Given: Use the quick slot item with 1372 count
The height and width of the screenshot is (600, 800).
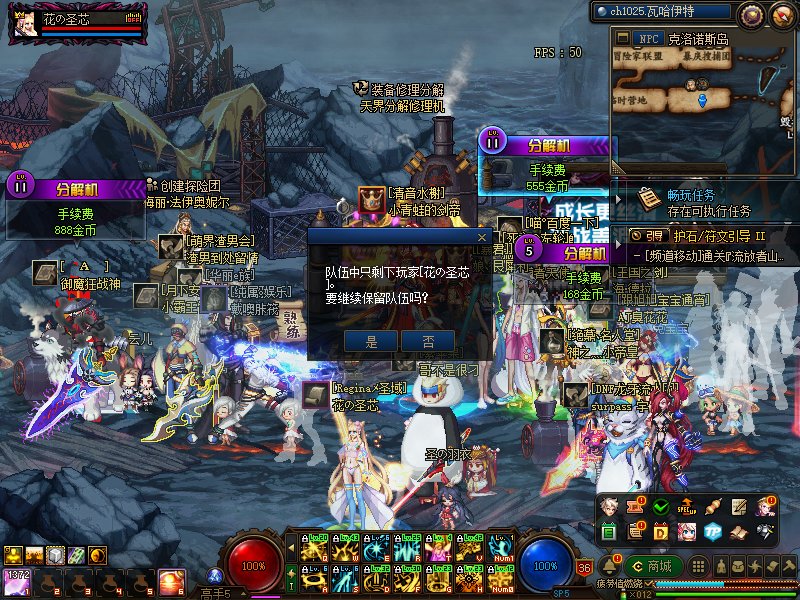Looking at the screenshot, I should pos(17,581).
